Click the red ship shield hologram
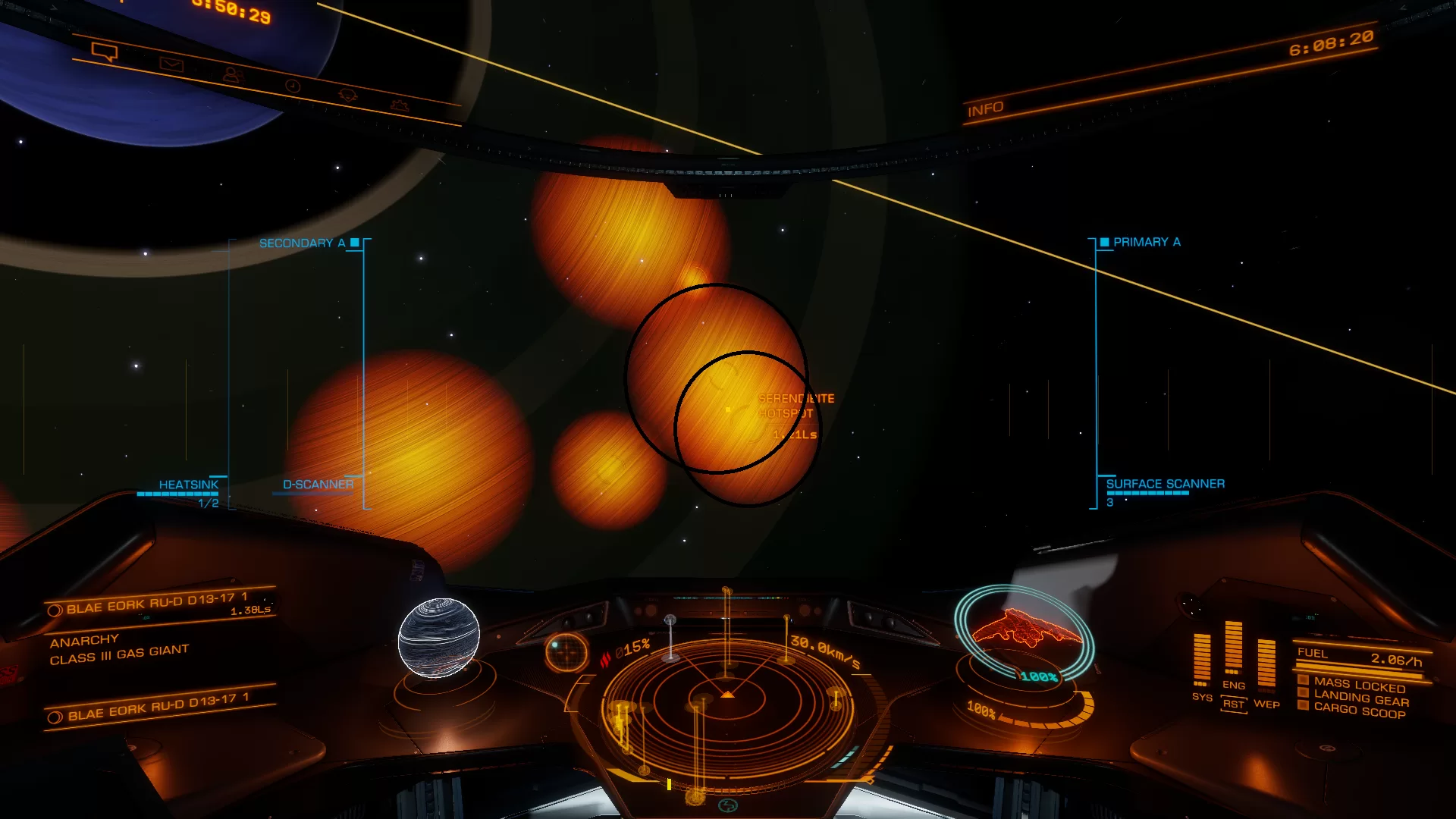 (1024, 629)
